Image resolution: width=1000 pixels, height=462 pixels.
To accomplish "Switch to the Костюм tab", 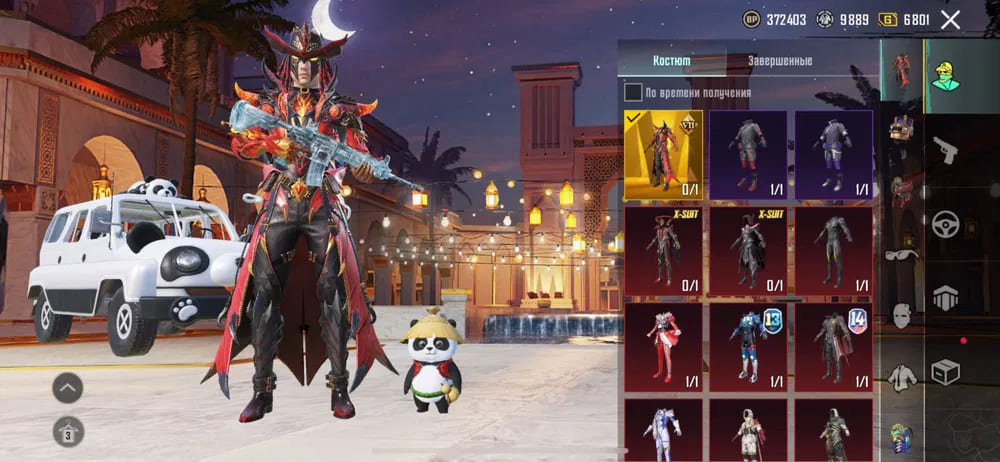I will (671, 60).
